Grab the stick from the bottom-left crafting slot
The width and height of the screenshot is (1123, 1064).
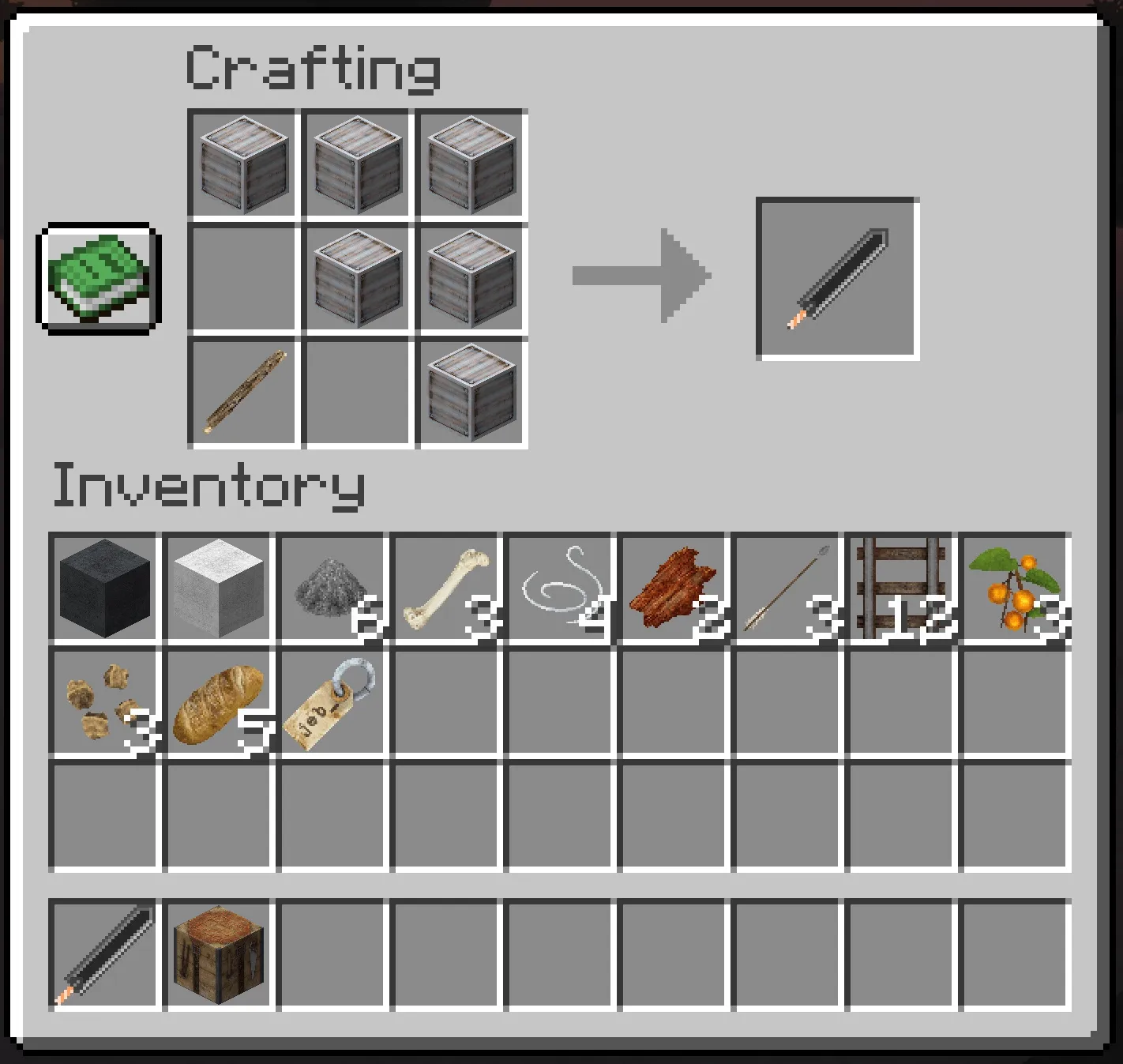tap(242, 389)
